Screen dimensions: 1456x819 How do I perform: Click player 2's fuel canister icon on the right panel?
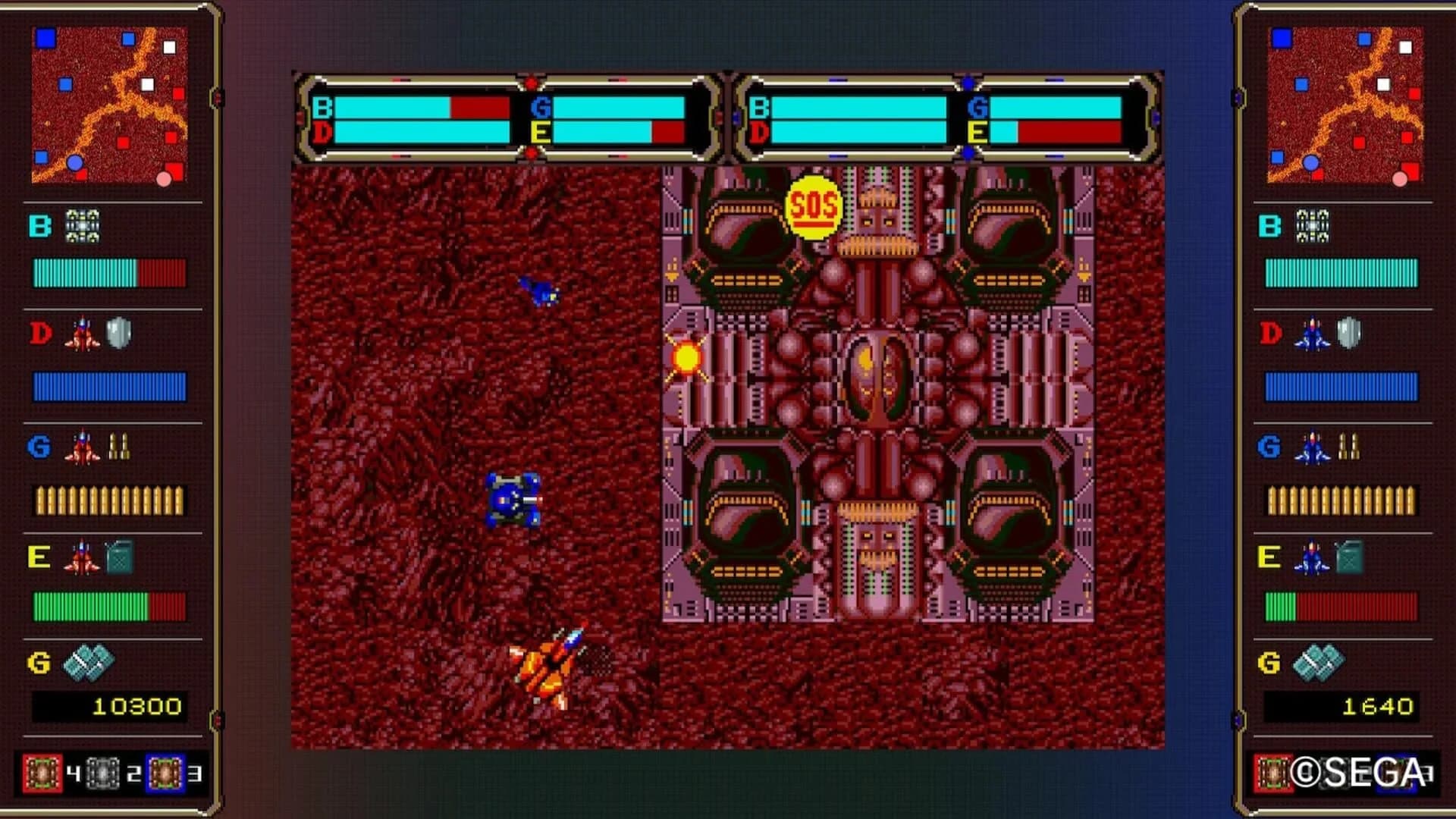click(x=1350, y=558)
